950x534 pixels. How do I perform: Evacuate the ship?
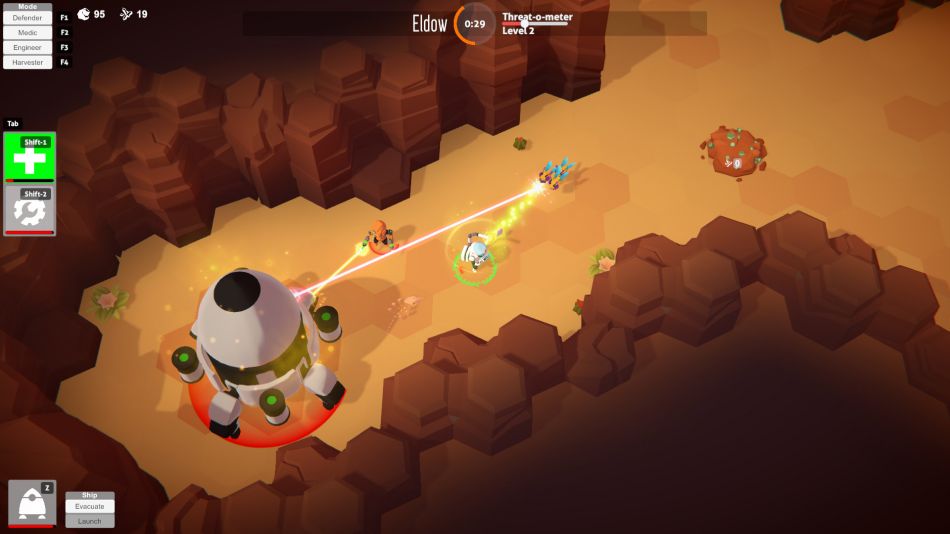tap(89, 507)
